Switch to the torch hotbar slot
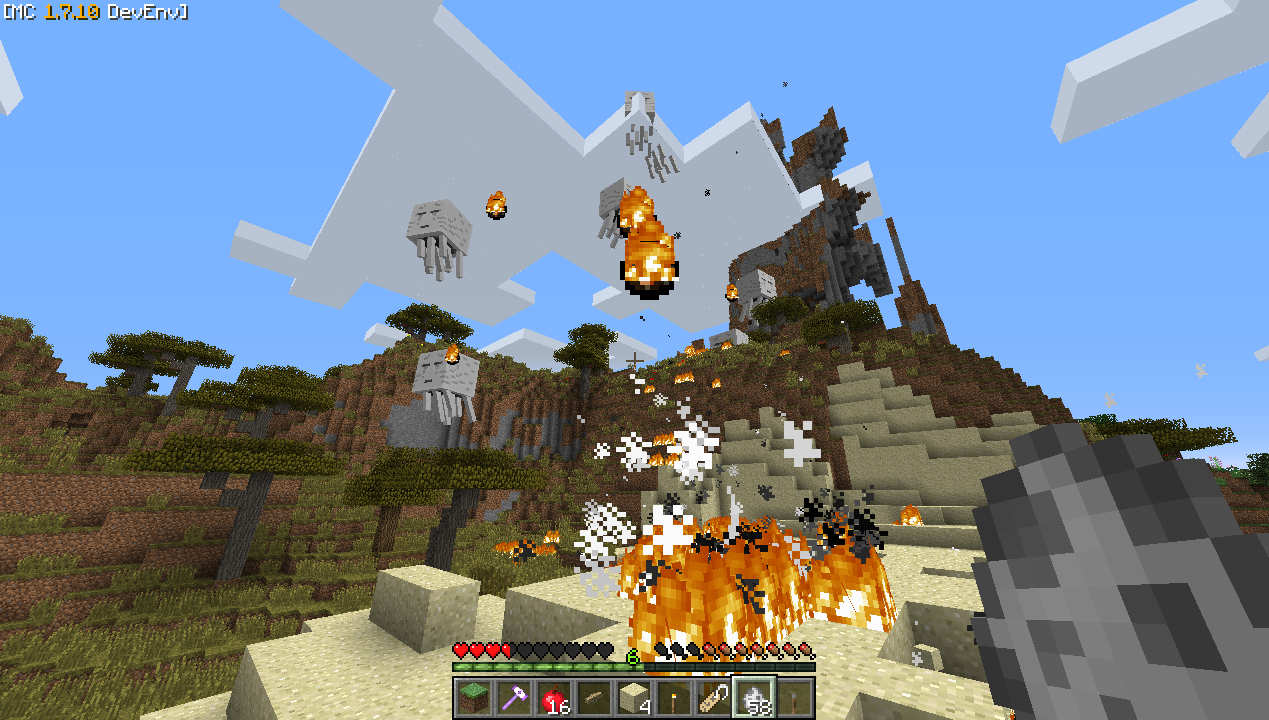The image size is (1269, 720). (673, 698)
